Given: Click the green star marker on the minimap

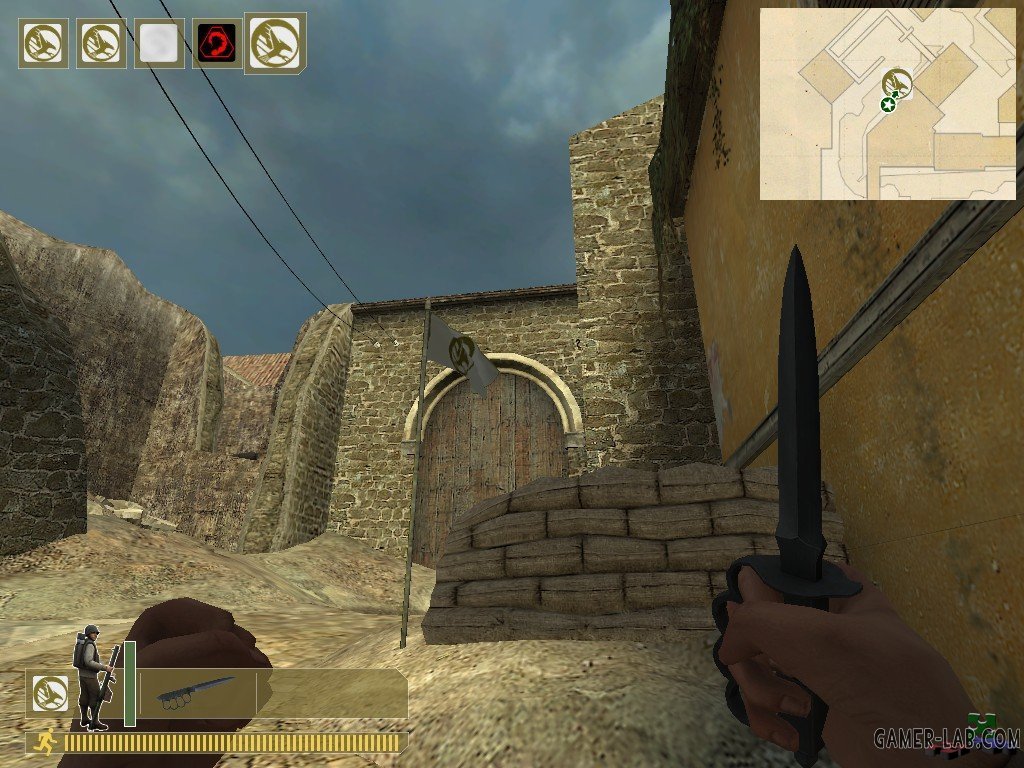Looking at the screenshot, I should click(887, 104).
